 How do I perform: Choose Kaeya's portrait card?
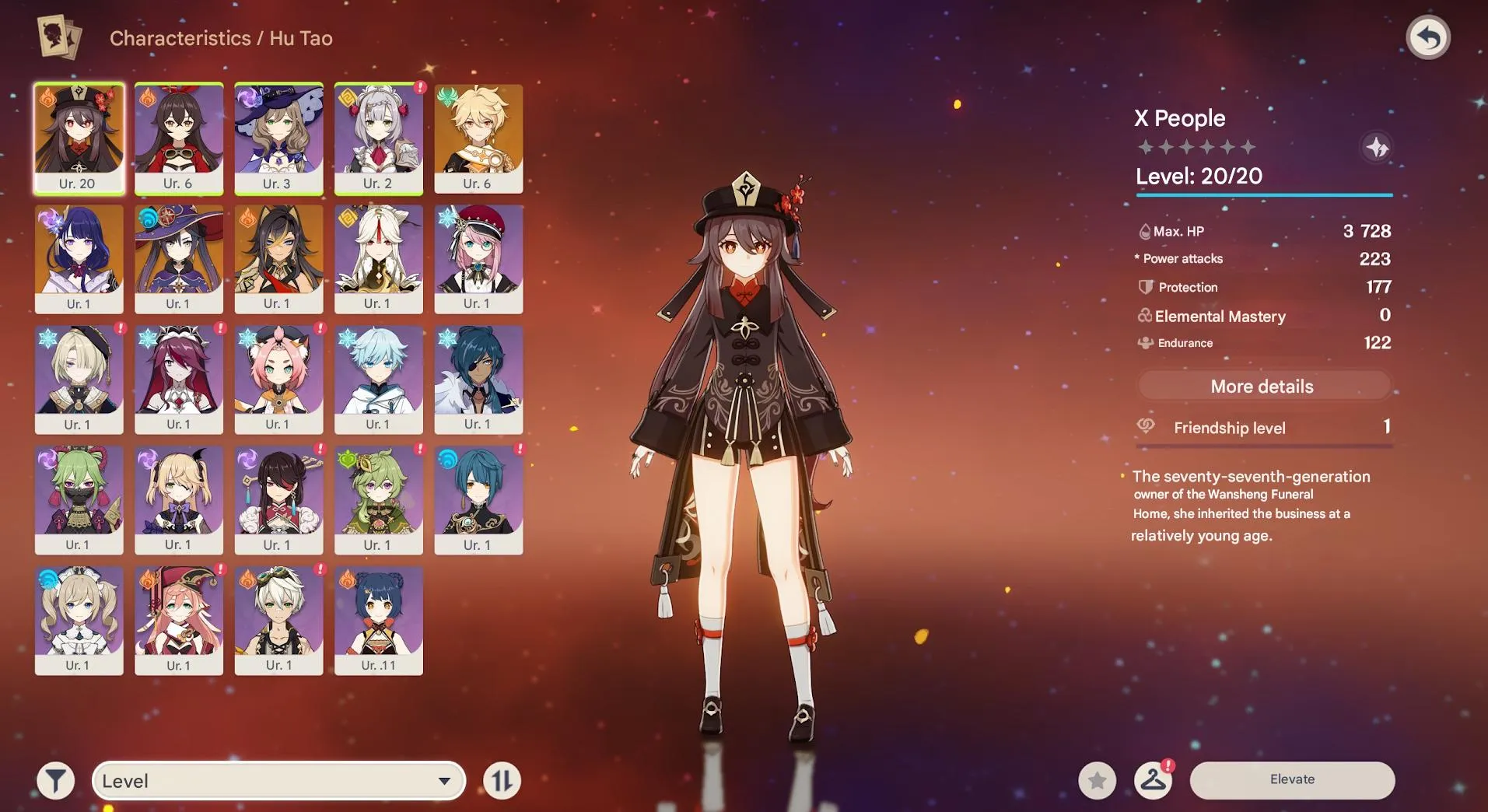pos(478,379)
